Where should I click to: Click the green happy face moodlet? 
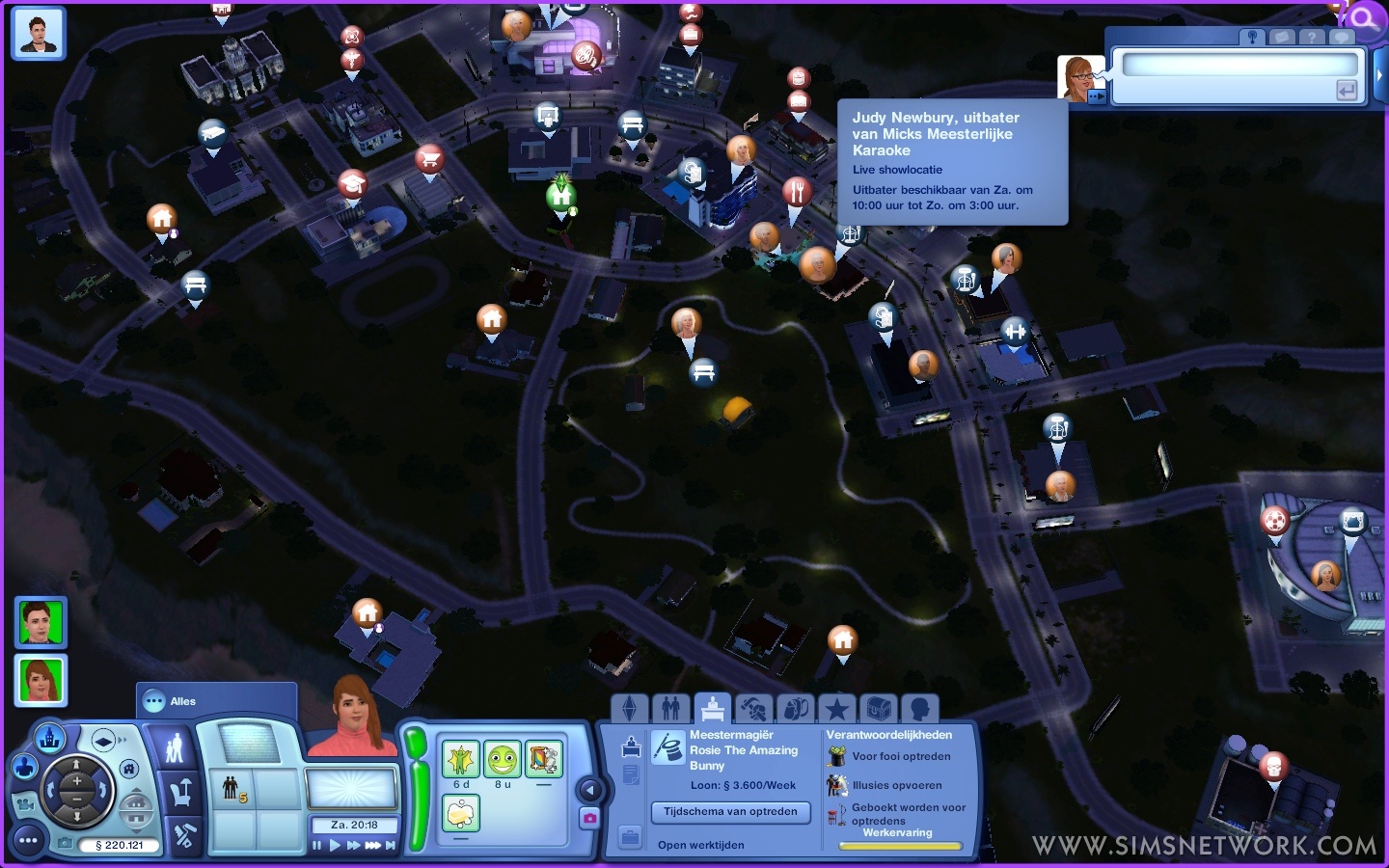point(502,760)
